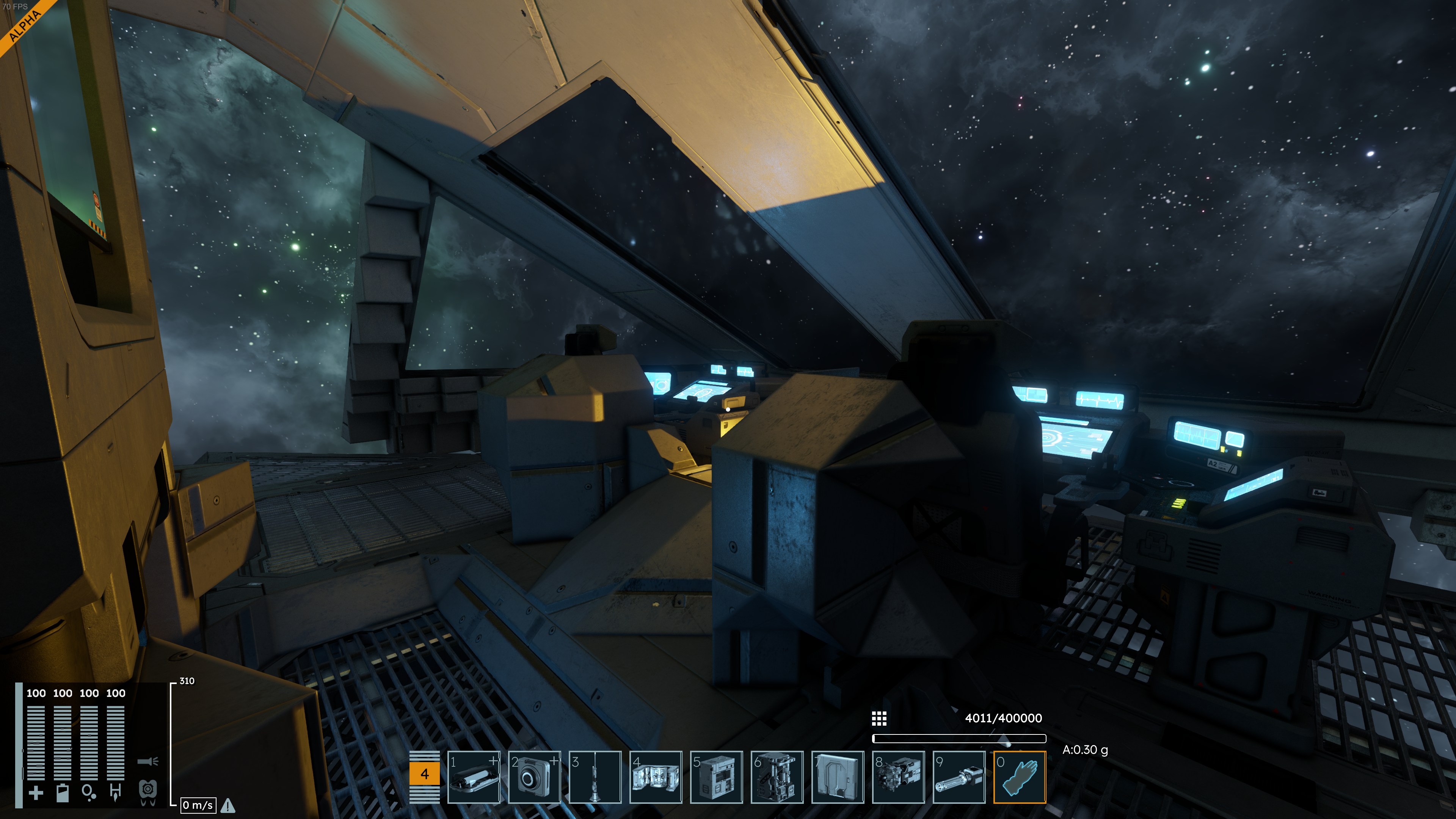Viewport: 1456px width, 819px height.
Task: Choose the door block in slot 7
Action: coord(838,777)
